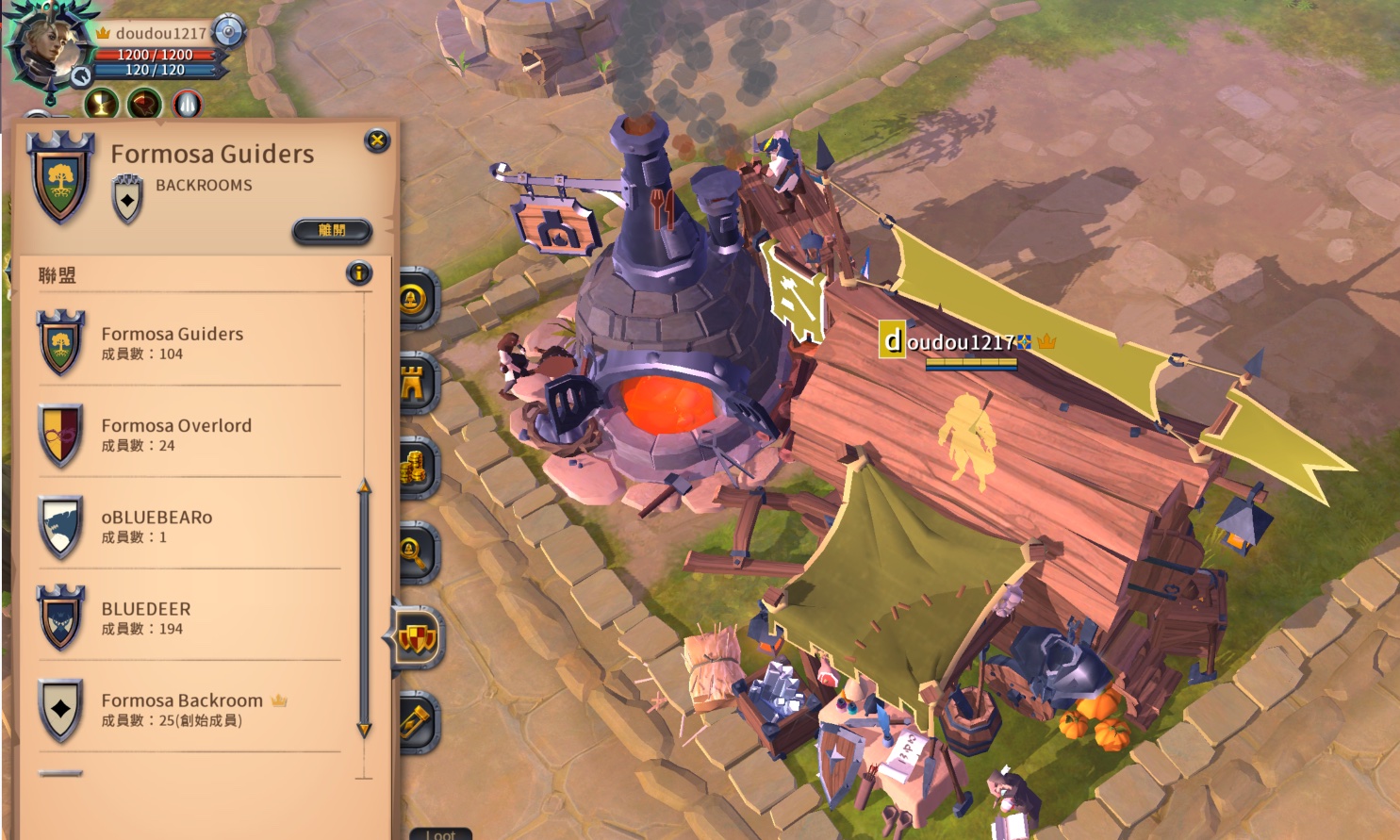The image size is (1400, 840).
Task: Click the doudou1217 character portrait
Action: pyautogui.click(x=49, y=43)
